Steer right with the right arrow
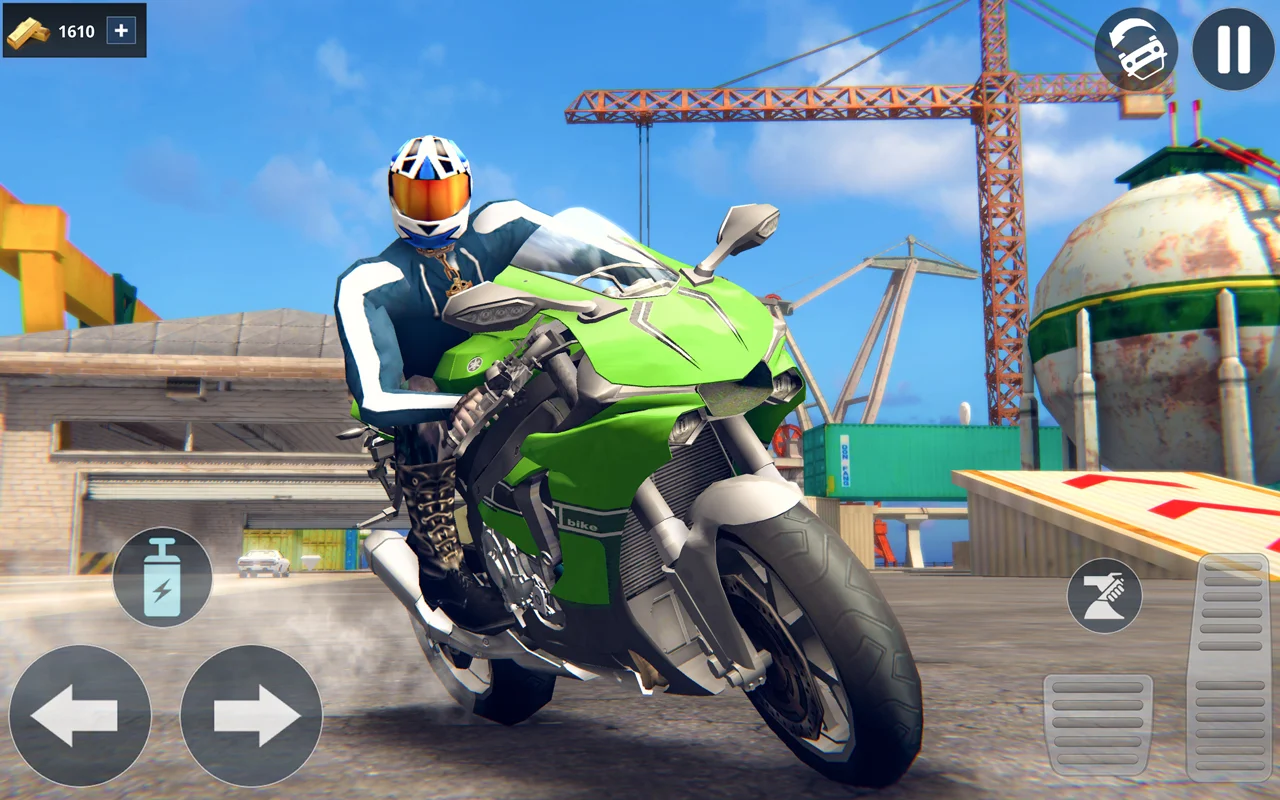 pos(251,715)
